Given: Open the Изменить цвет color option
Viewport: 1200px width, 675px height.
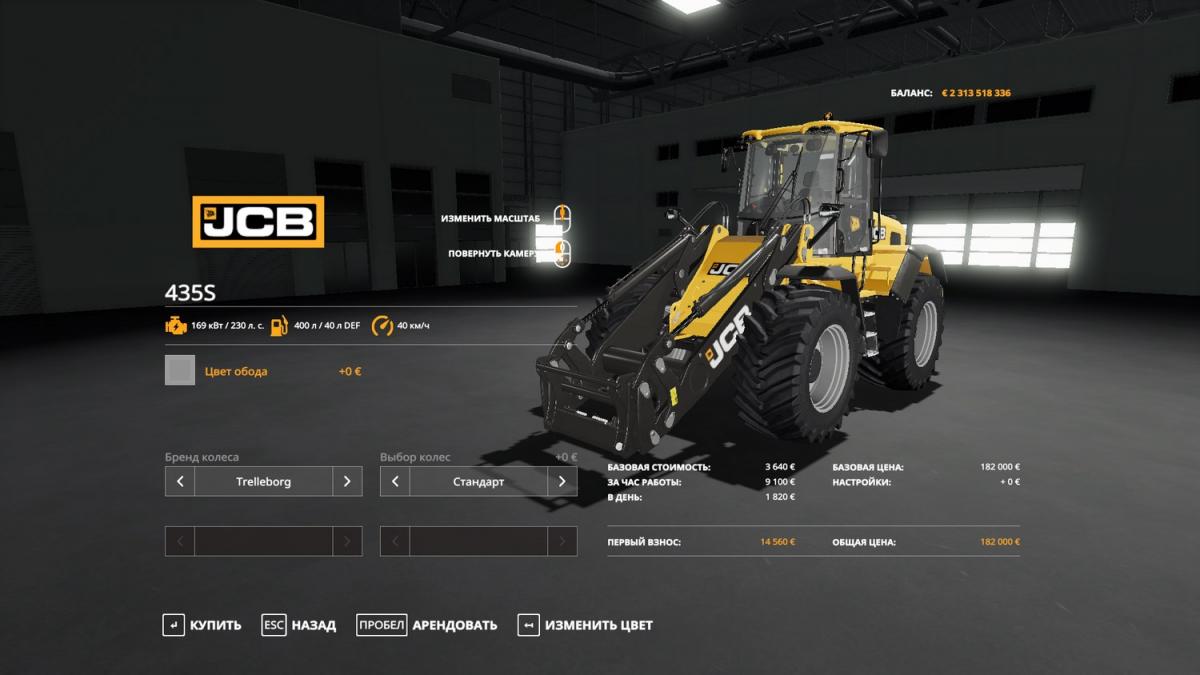Looking at the screenshot, I should click(585, 625).
